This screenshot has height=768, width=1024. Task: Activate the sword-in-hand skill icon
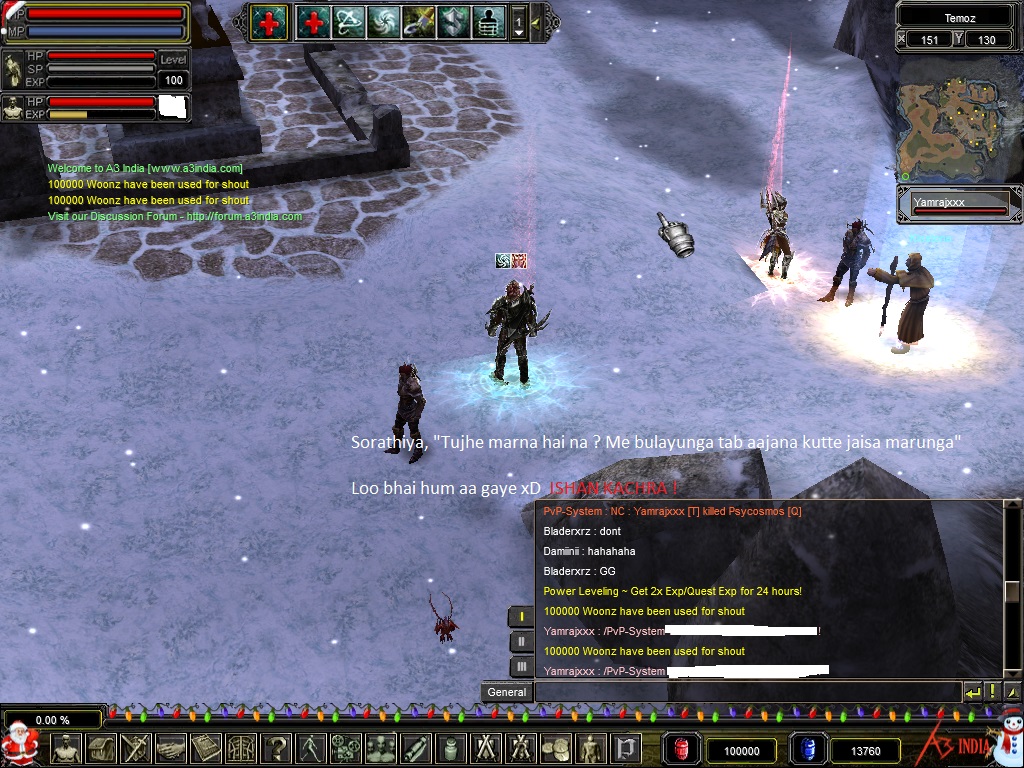(418, 21)
